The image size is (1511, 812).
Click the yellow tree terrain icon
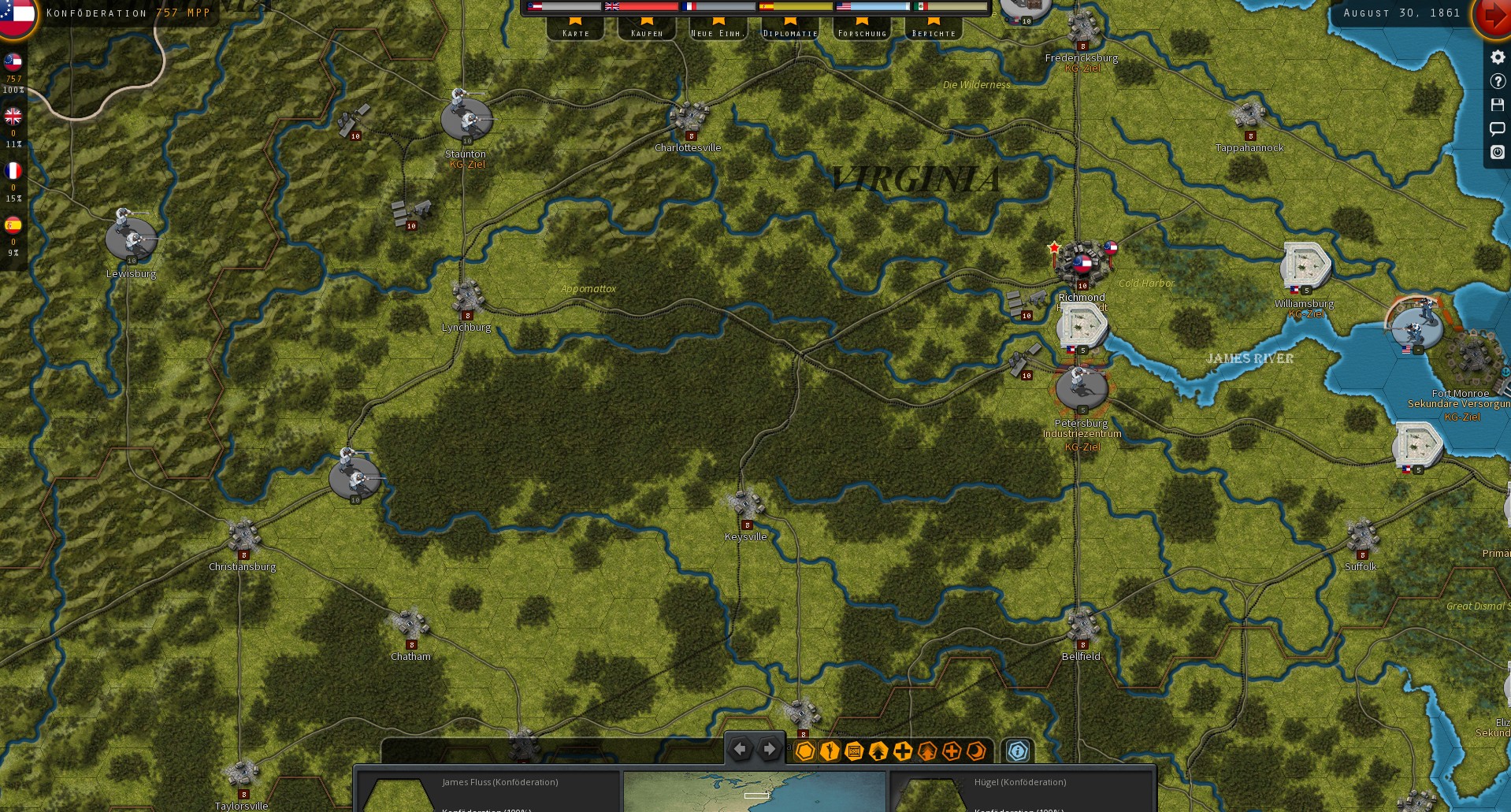(x=877, y=751)
